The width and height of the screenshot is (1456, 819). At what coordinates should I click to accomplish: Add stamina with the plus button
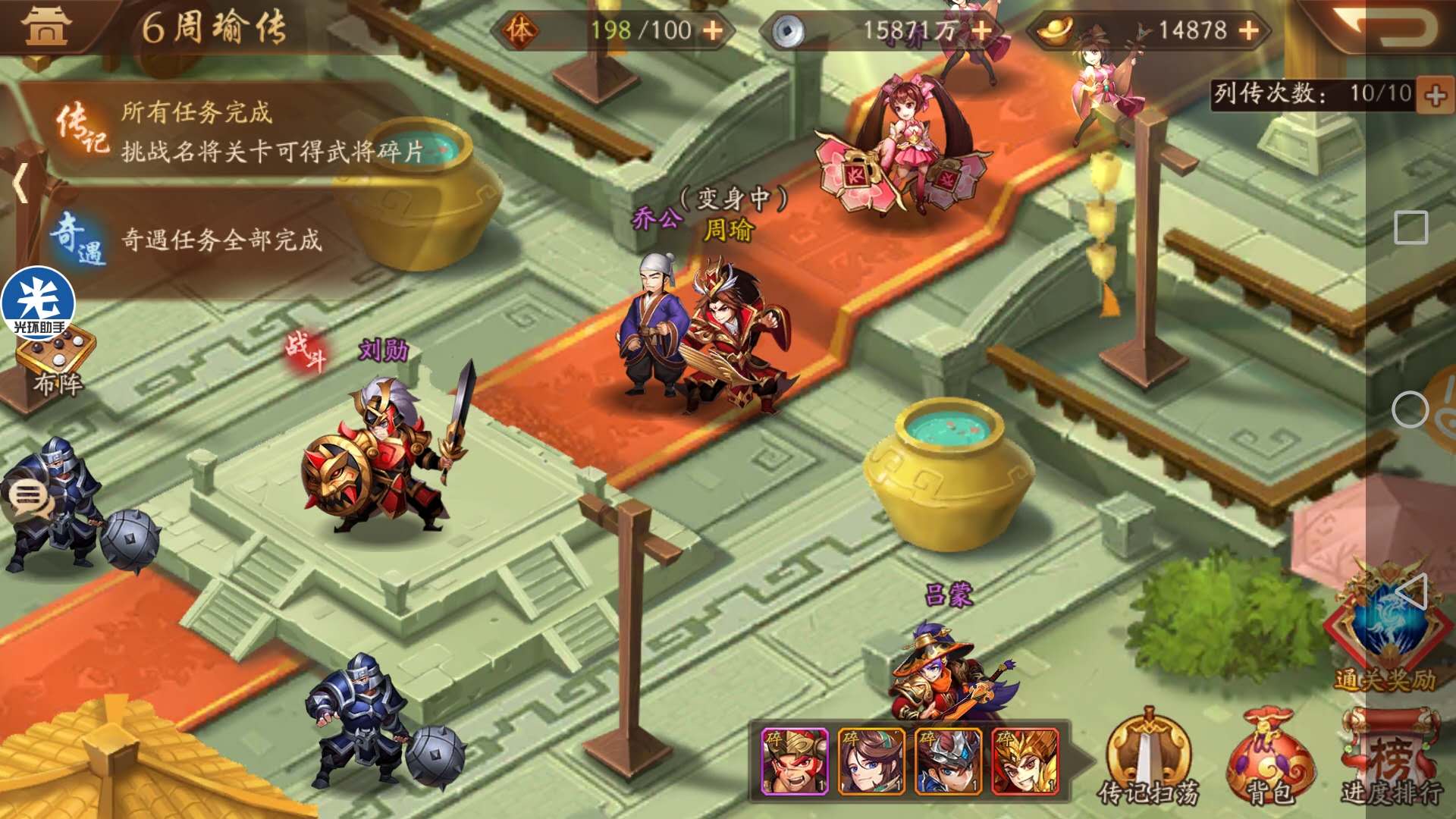712,30
